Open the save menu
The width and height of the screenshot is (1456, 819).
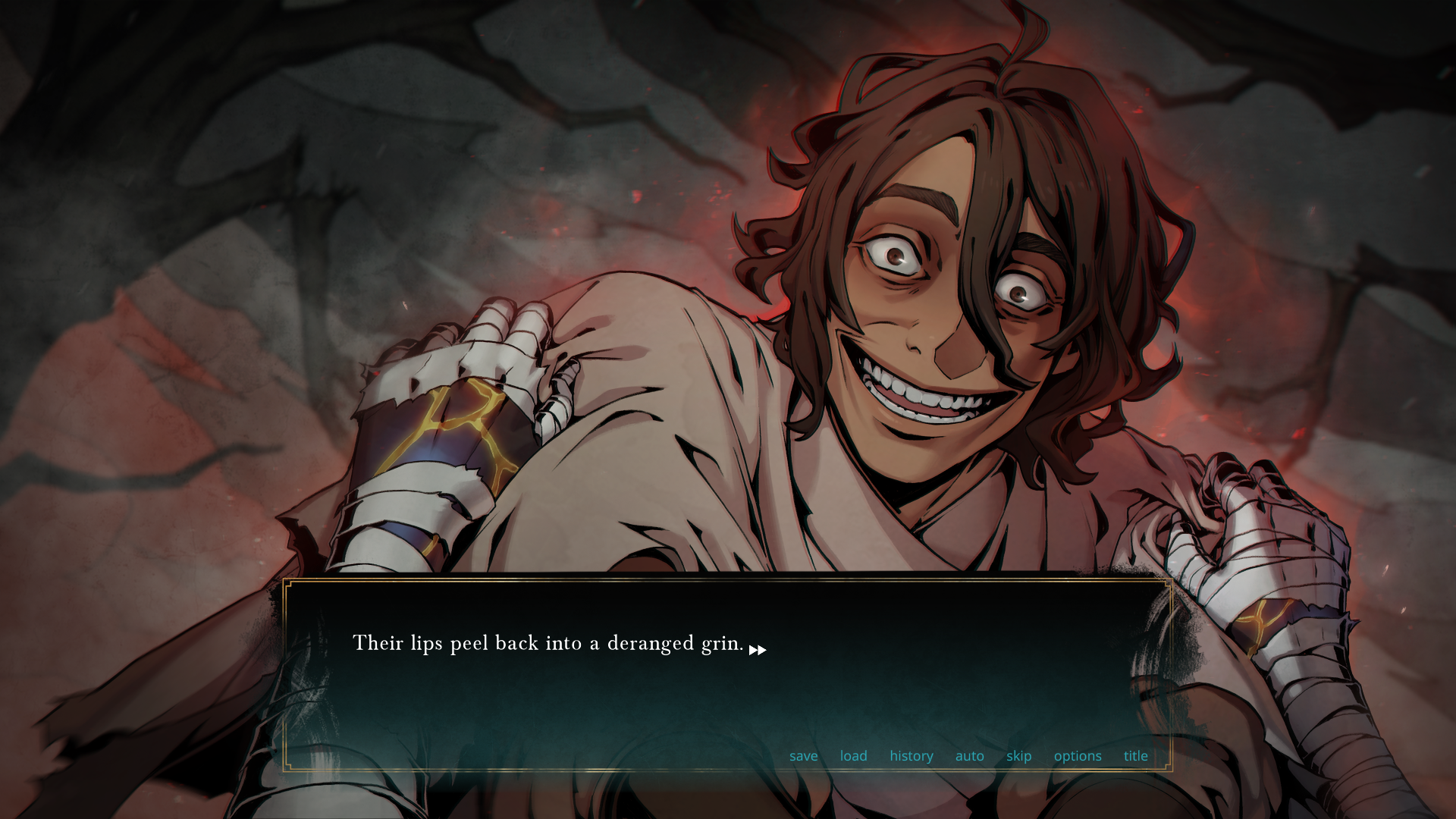[x=803, y=756]
